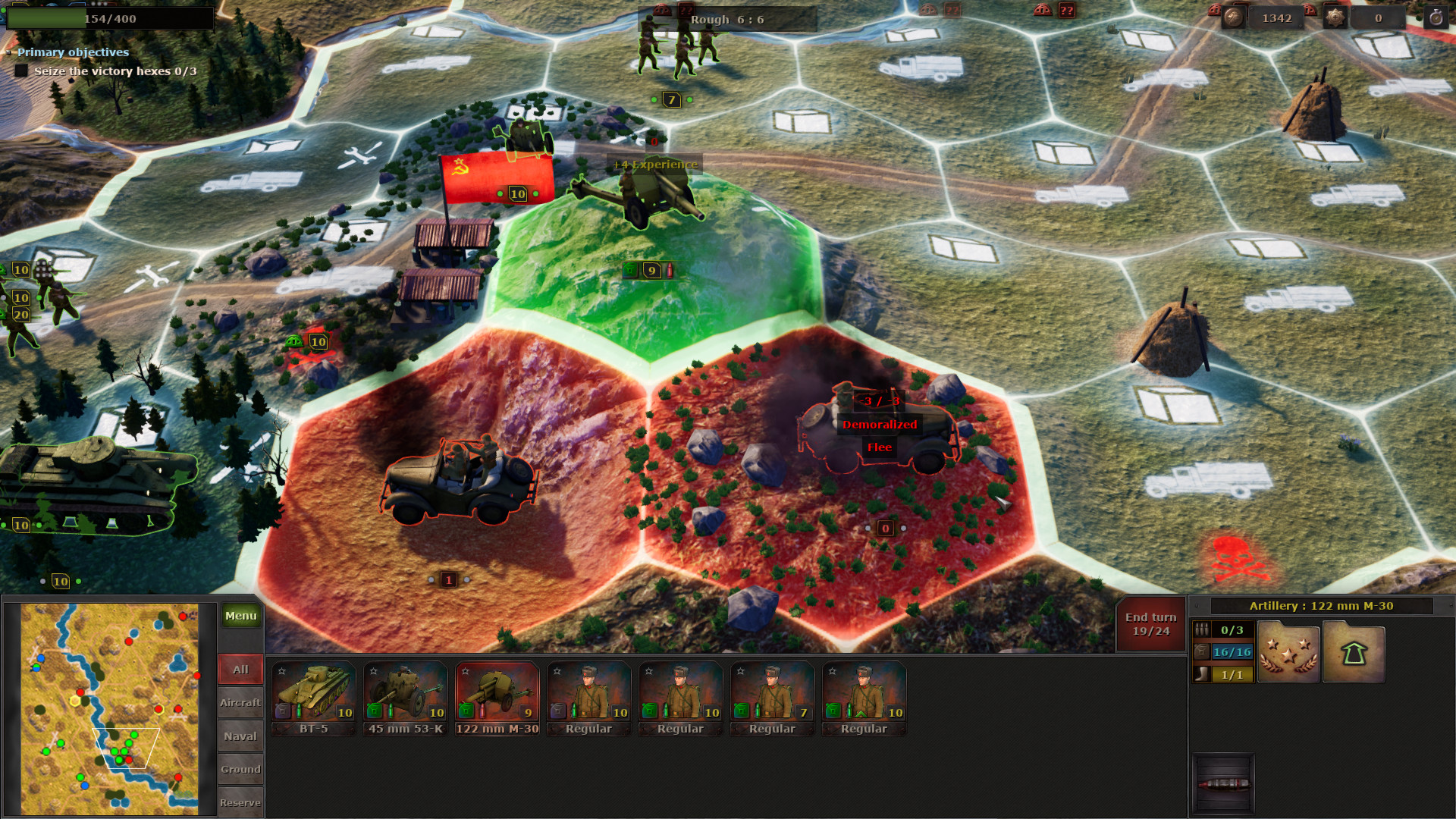
Task: Collapse the Primary objectives list
Action: (9, 53)
